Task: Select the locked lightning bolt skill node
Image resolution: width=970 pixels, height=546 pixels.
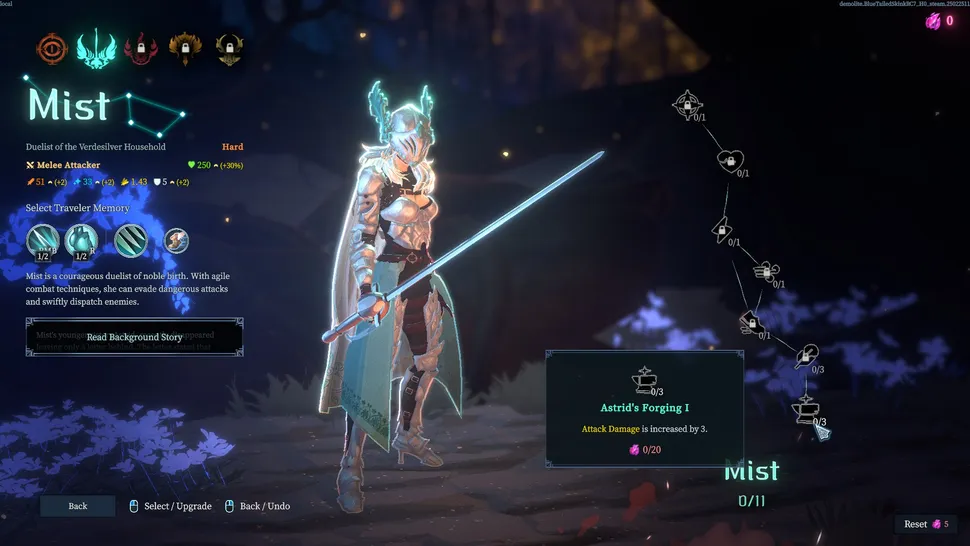Action: (719, 229)
